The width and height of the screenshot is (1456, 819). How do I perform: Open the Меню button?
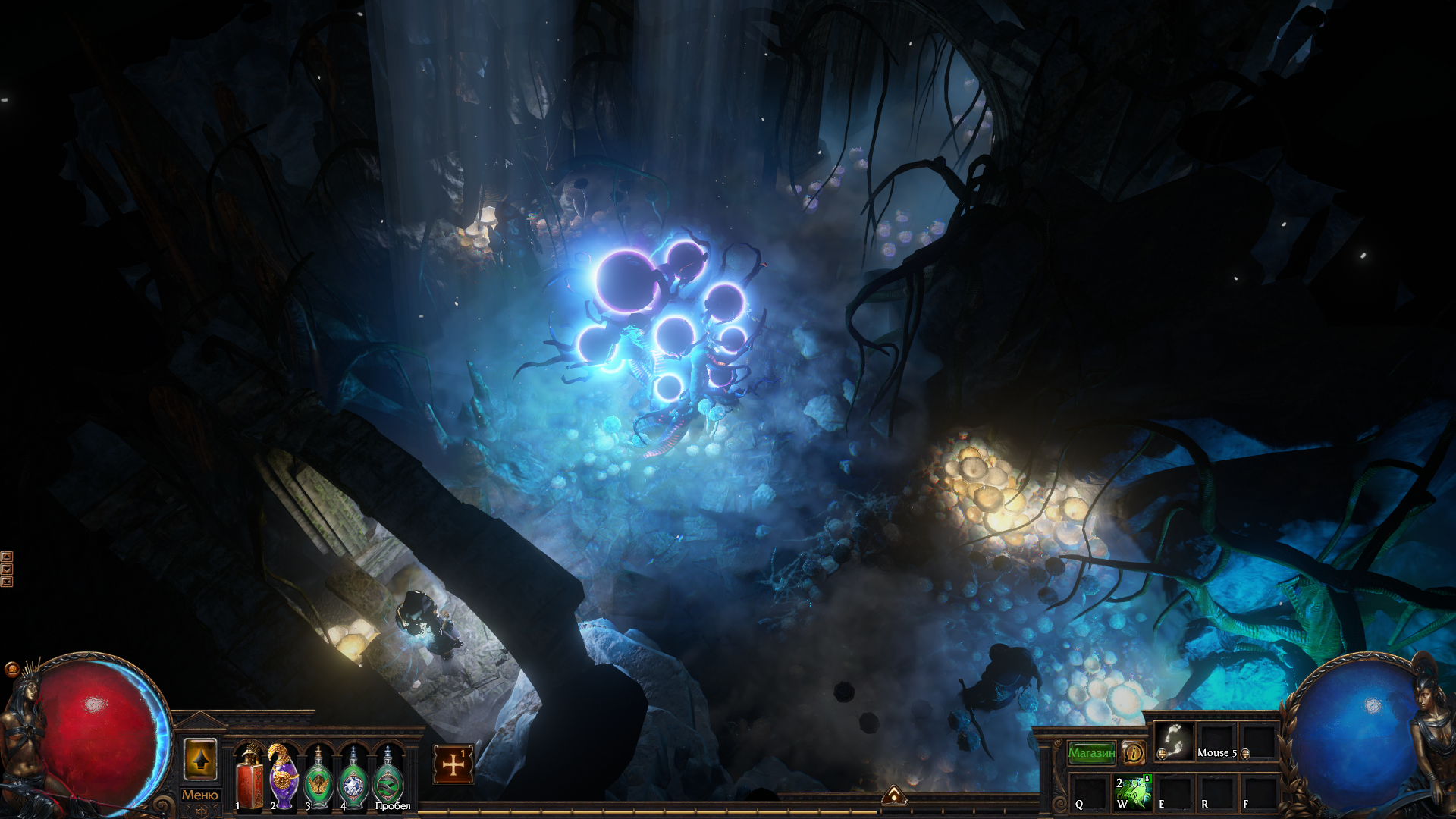199,795
